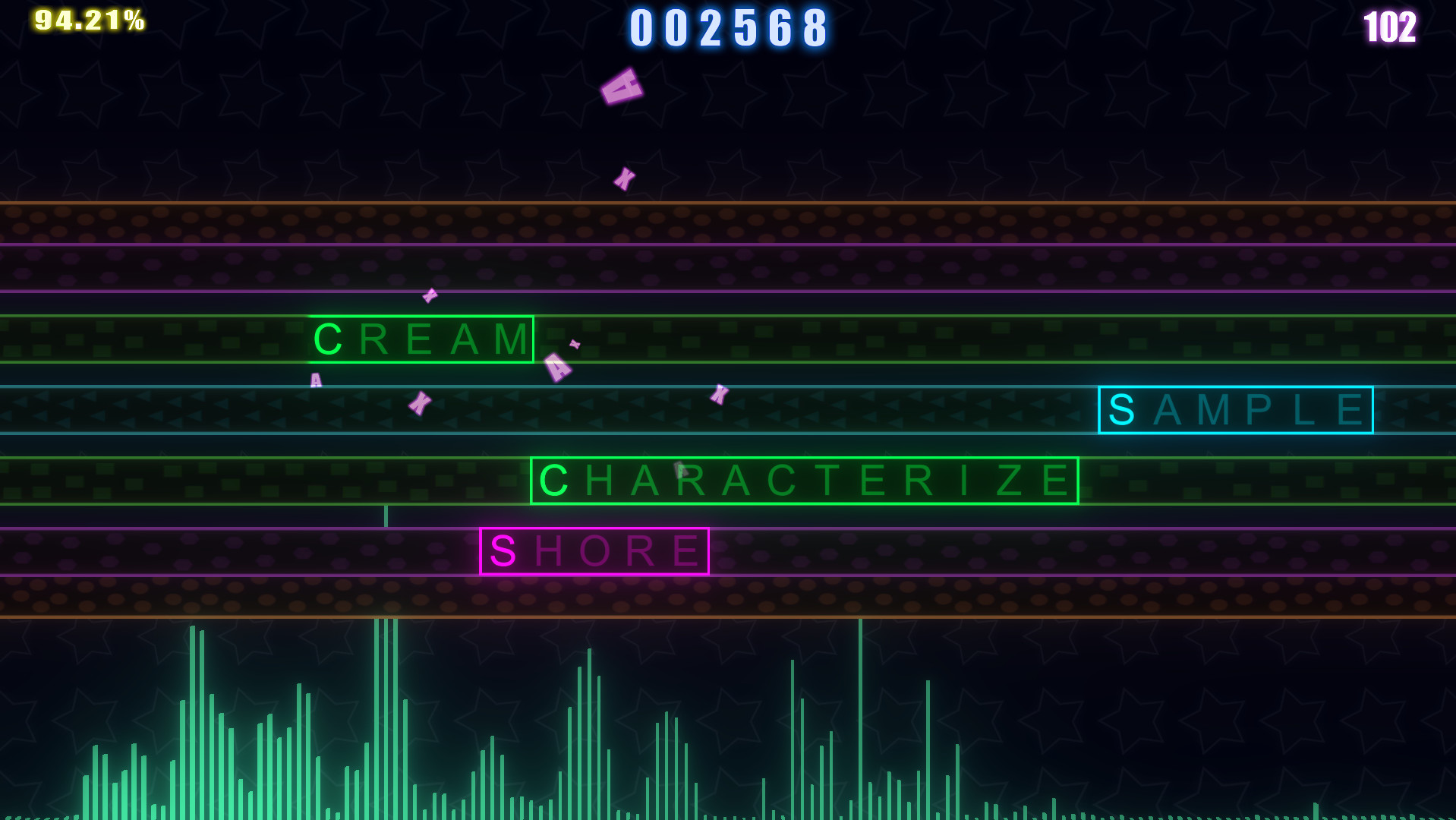Click the pink S in SHORE
This screenshot has width=1456, height=820.
[x=502, y=550]
